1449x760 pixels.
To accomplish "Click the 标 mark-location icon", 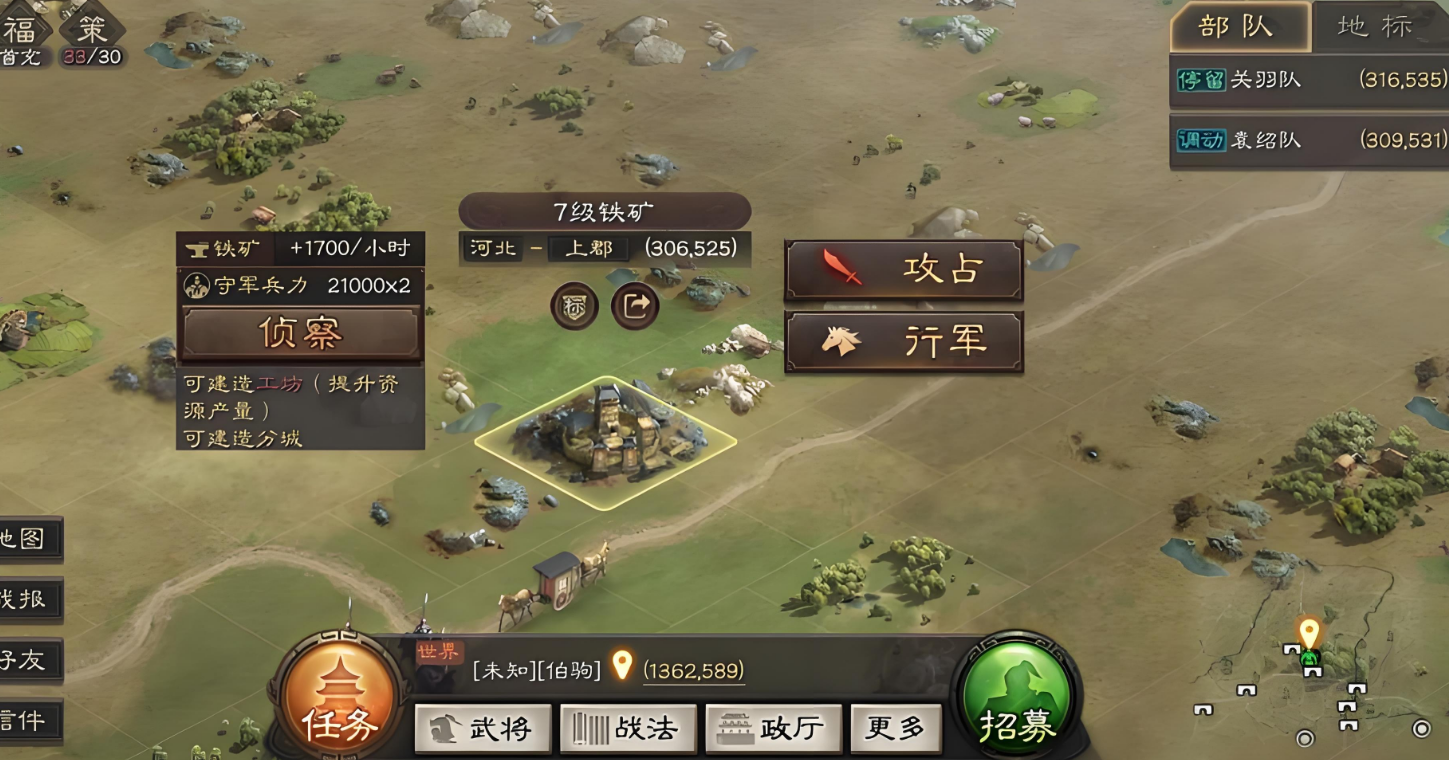I will (x=574, y=307).
